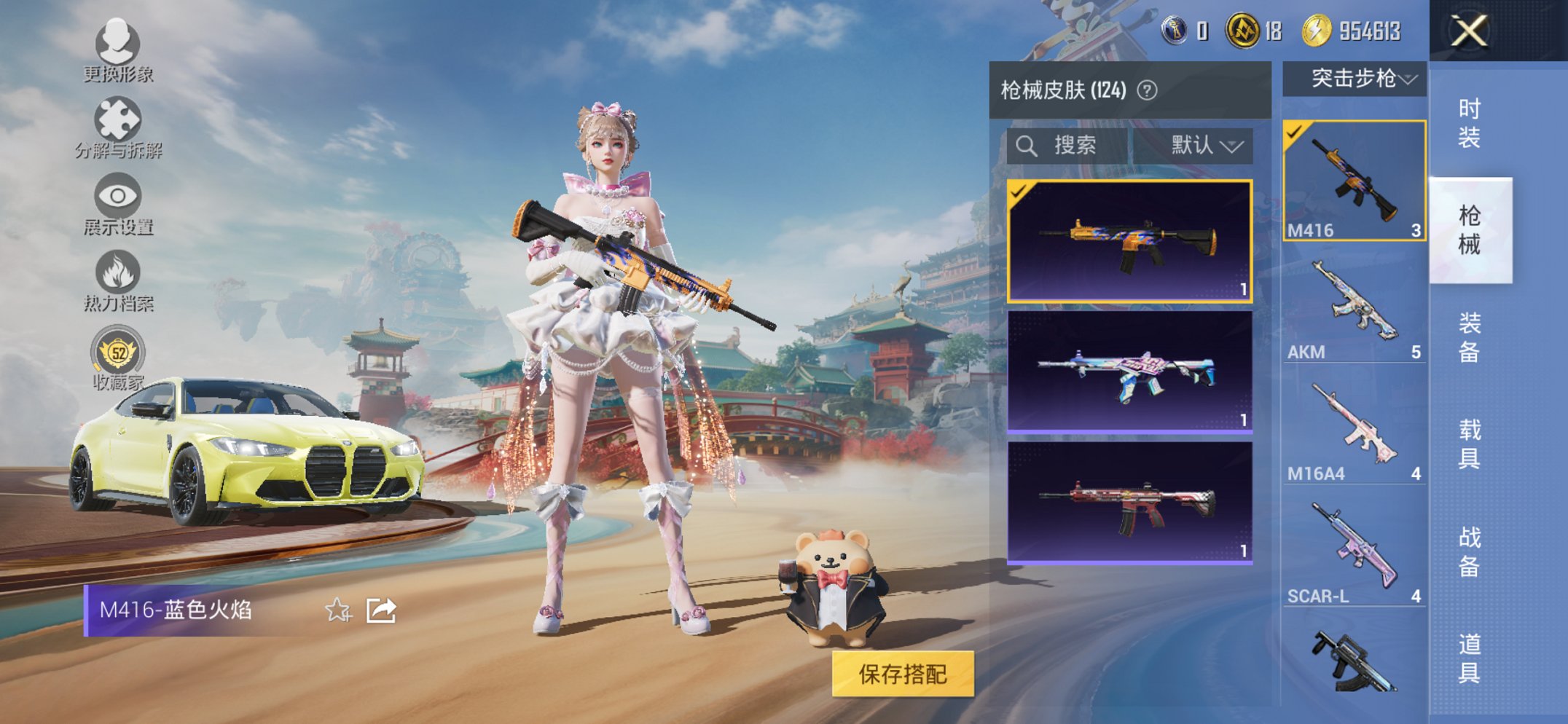The height and width of the screenshot is (724, 1568).
Task: Open the 默认 sorting dropdown
Action: [x=1202, y=145]
